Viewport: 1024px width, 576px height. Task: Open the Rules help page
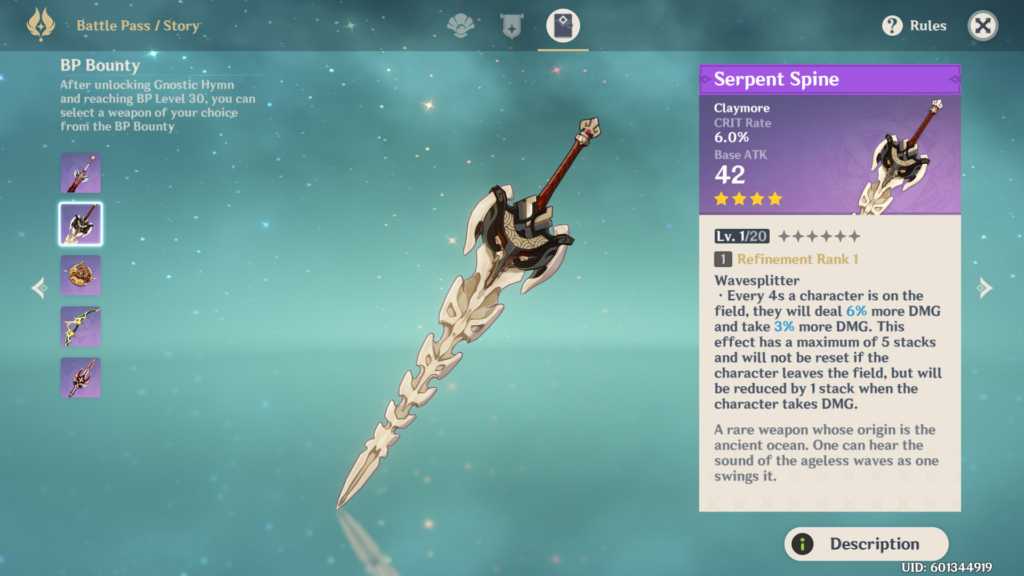click(914, 26)
